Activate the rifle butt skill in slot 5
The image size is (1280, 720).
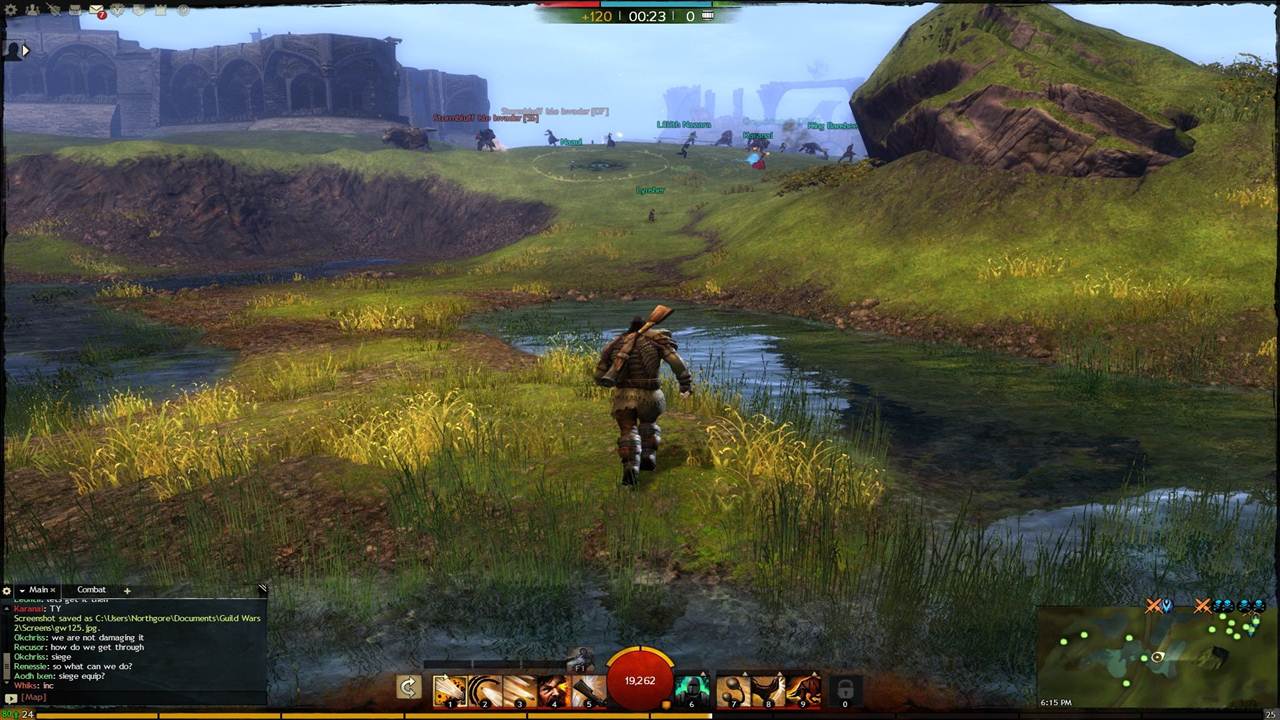pyautogui.click(x=589, y=690)
